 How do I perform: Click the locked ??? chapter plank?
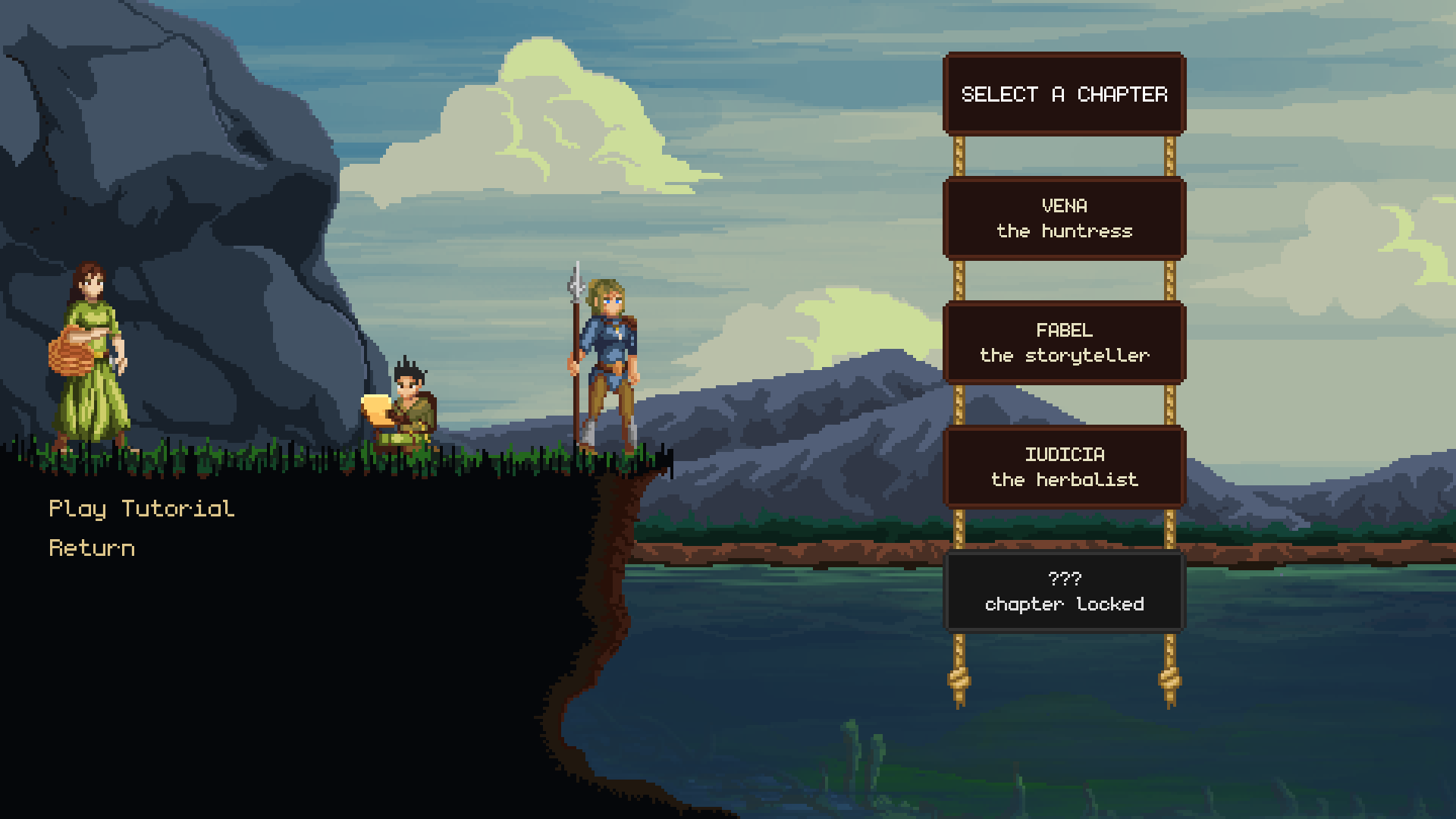(x=1064, y=591)
